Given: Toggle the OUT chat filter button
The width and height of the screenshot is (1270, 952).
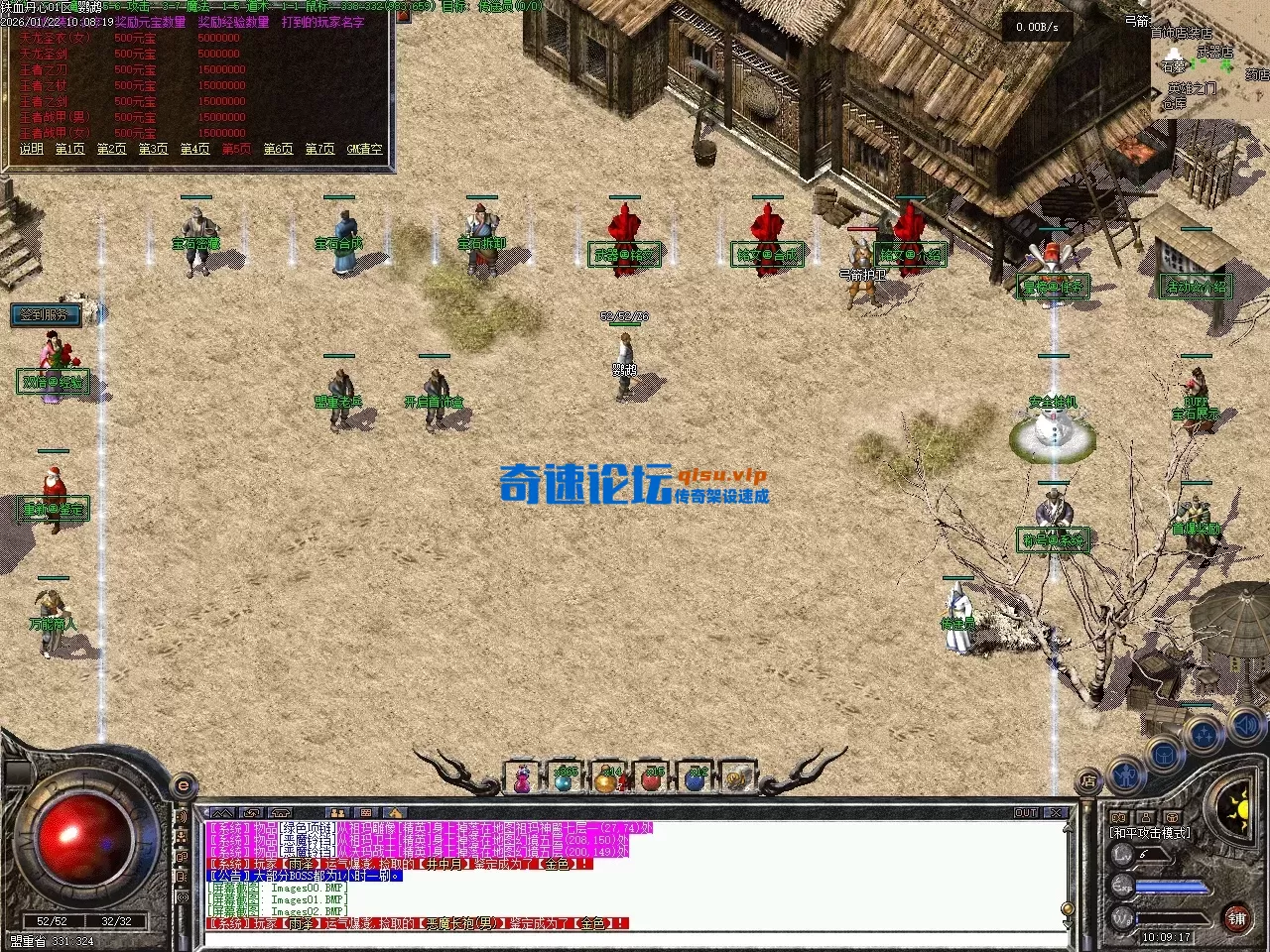Looking at the screenshot, I should (1028, 811).
